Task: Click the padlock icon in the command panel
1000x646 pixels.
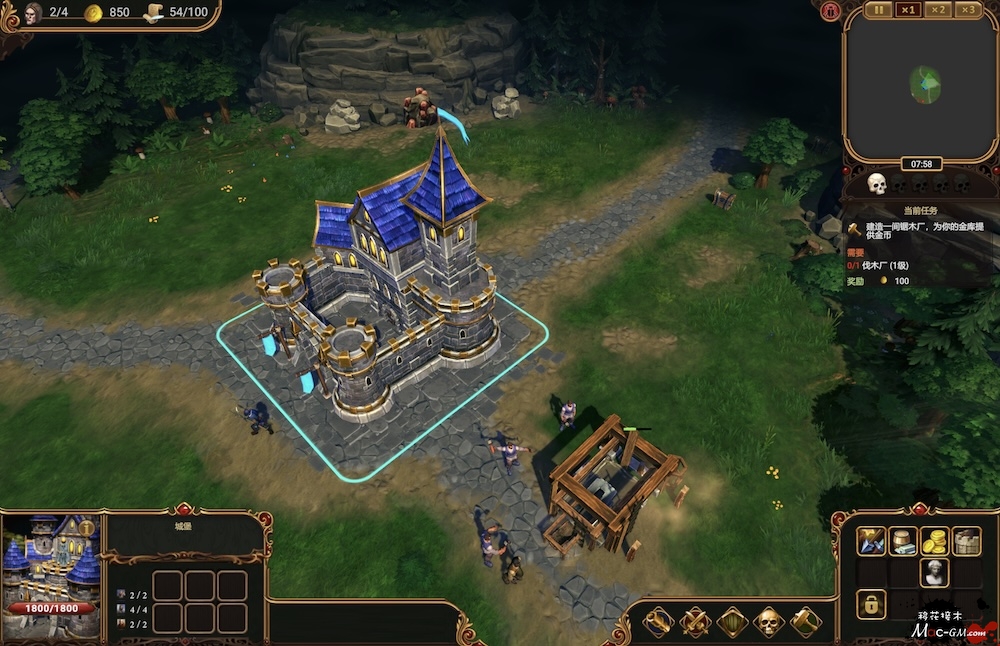Action: click(872, 604)
